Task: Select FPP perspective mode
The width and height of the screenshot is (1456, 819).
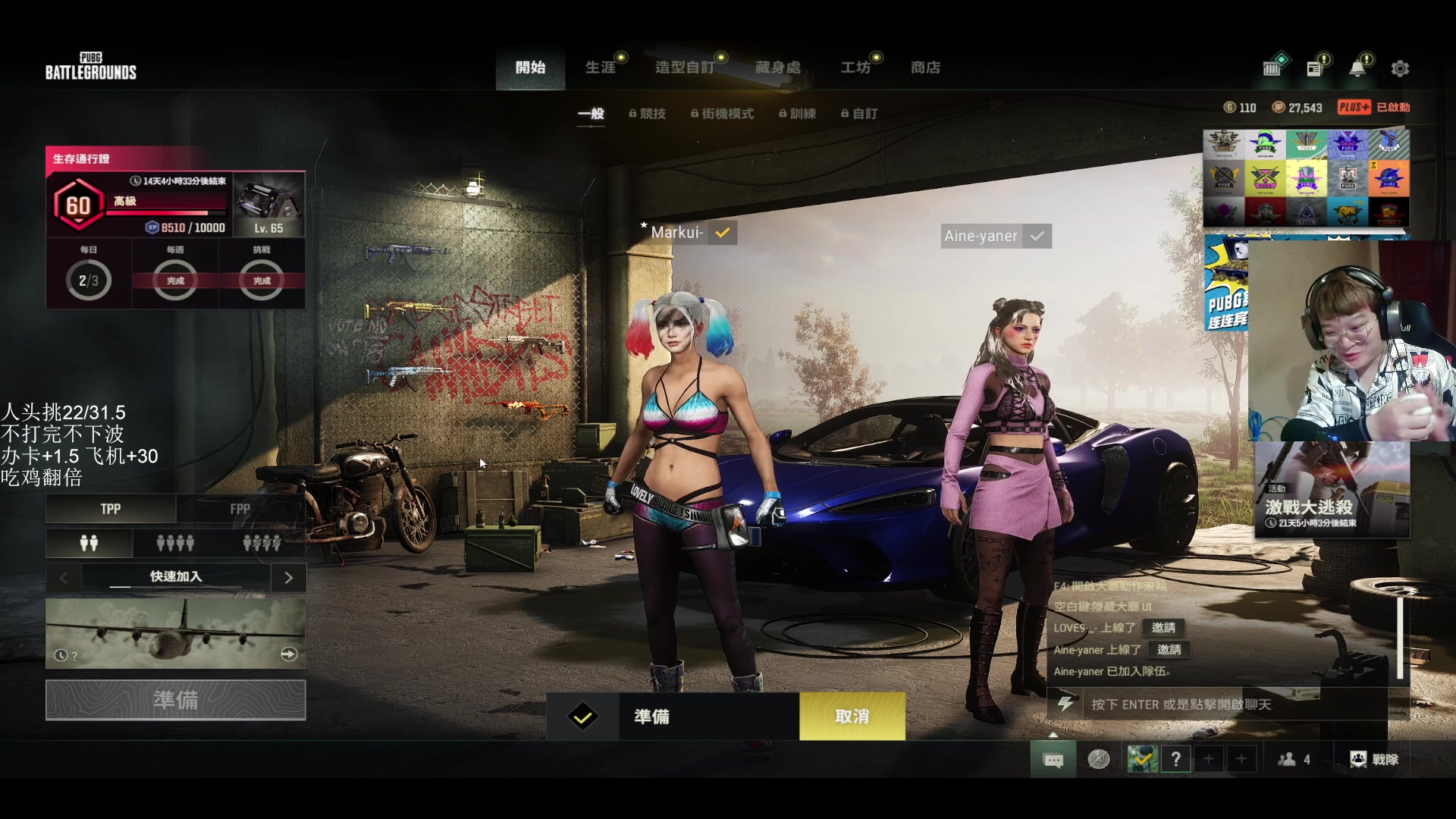Action: 240,509
